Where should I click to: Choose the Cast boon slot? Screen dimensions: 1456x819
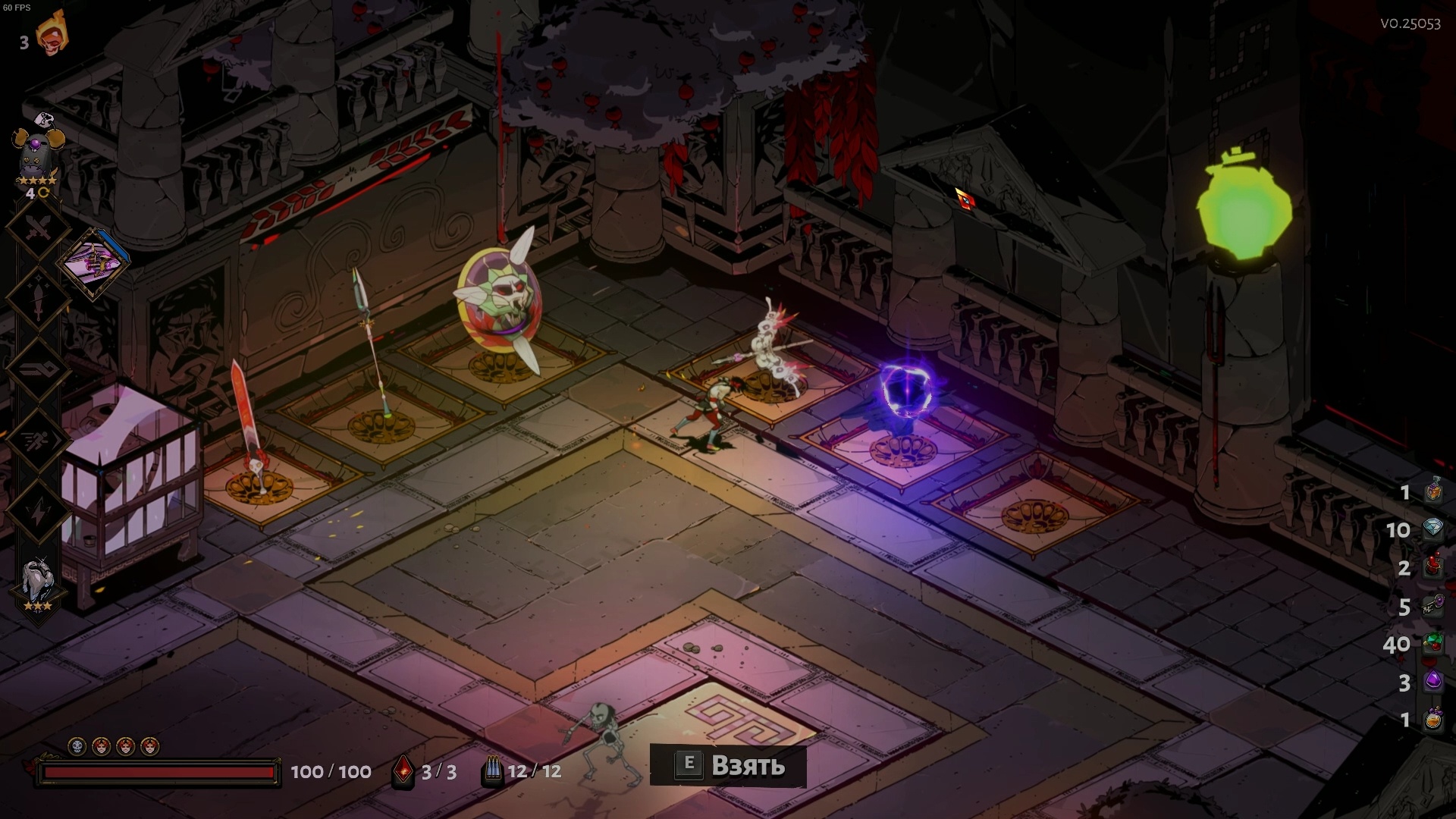click(38, 369)
